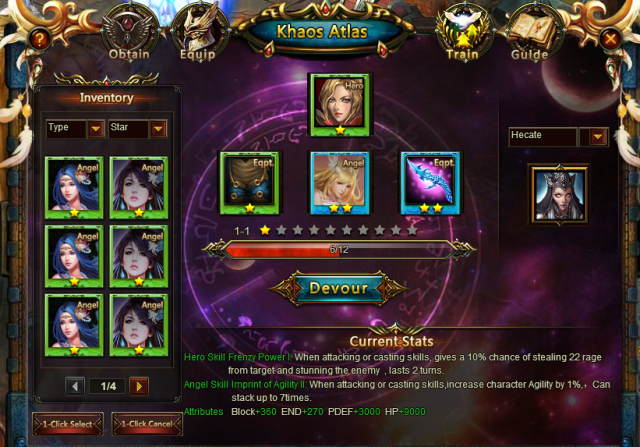
Task: Open the Hecate selection dropdown
Action: 599,137
